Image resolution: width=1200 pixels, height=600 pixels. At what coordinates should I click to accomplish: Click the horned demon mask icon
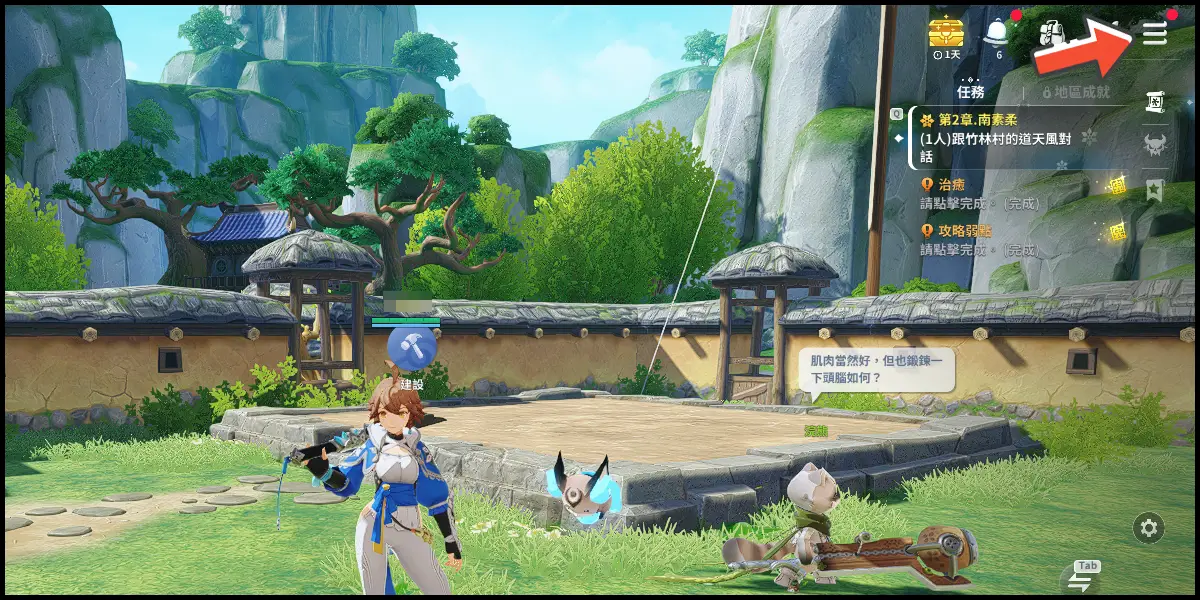1155,145
